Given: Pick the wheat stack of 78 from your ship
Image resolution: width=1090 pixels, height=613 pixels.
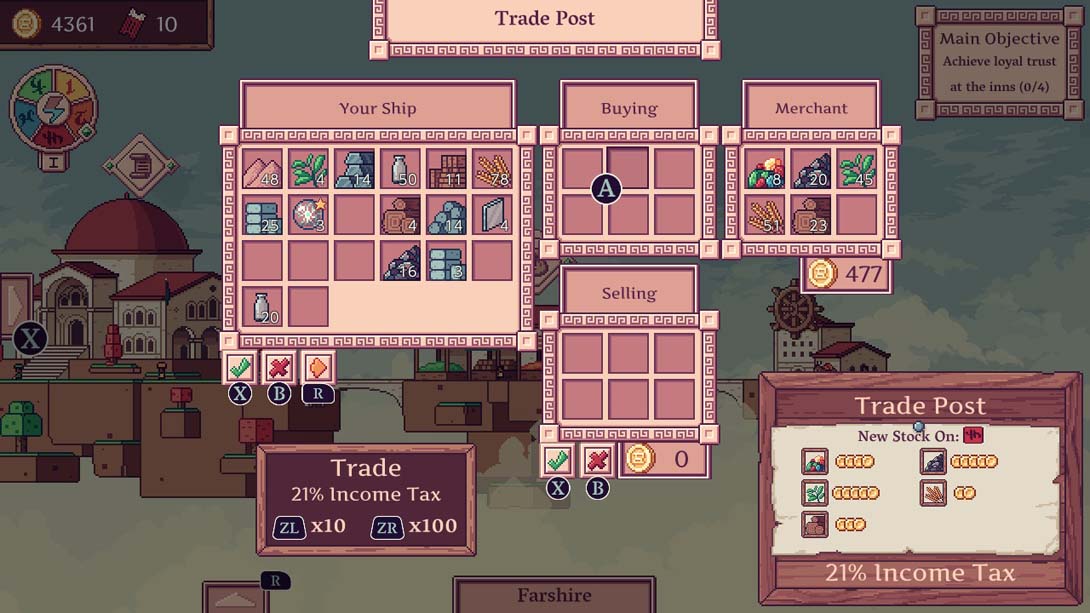Looking at the screenshot, I should point(492,169).
